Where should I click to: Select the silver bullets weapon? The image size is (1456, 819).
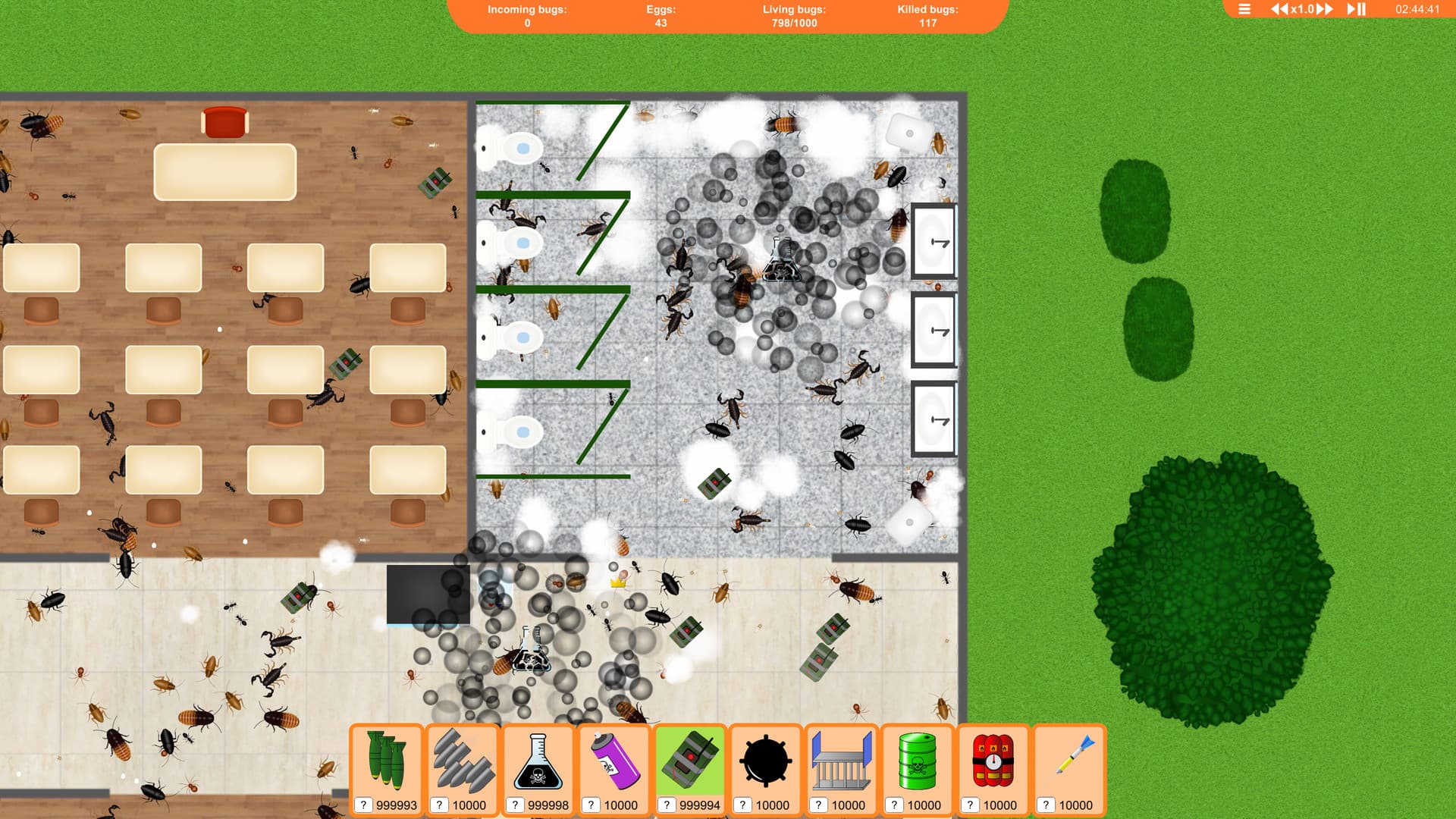[x=463, y=758]
